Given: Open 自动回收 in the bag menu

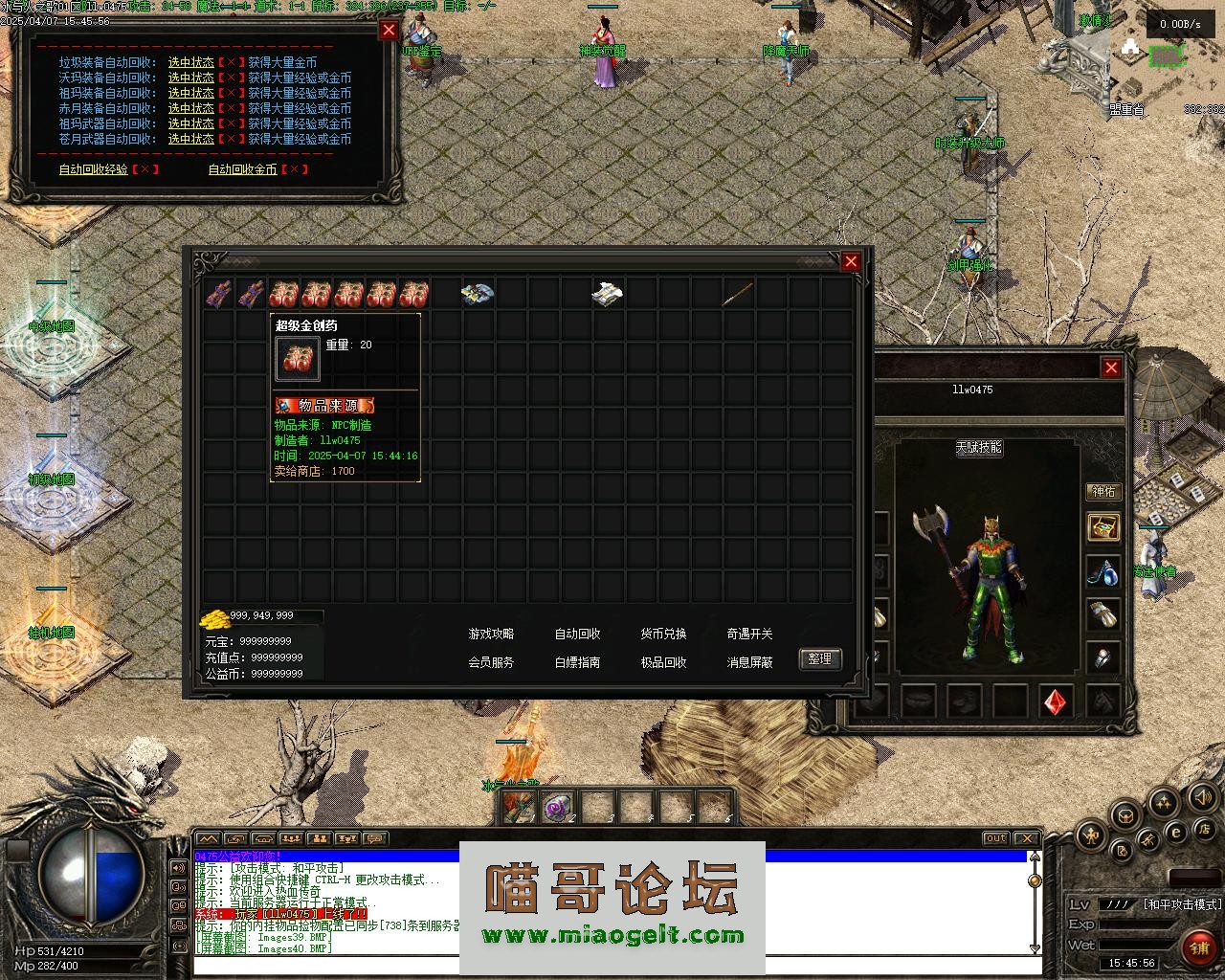Looking at the screenshot, I should 577,634.
